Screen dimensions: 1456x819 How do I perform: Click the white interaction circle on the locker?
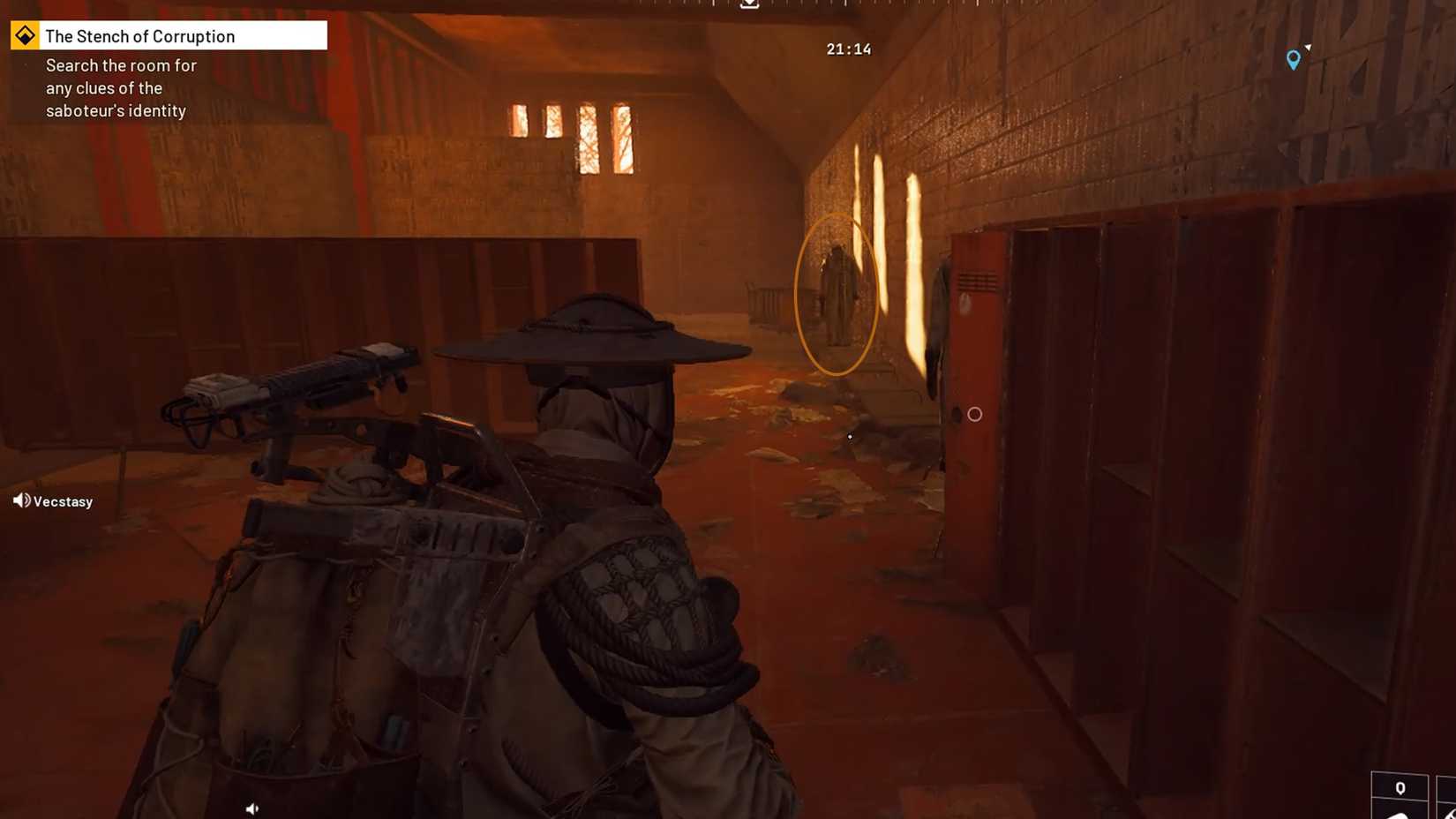[x=973, y=413]
